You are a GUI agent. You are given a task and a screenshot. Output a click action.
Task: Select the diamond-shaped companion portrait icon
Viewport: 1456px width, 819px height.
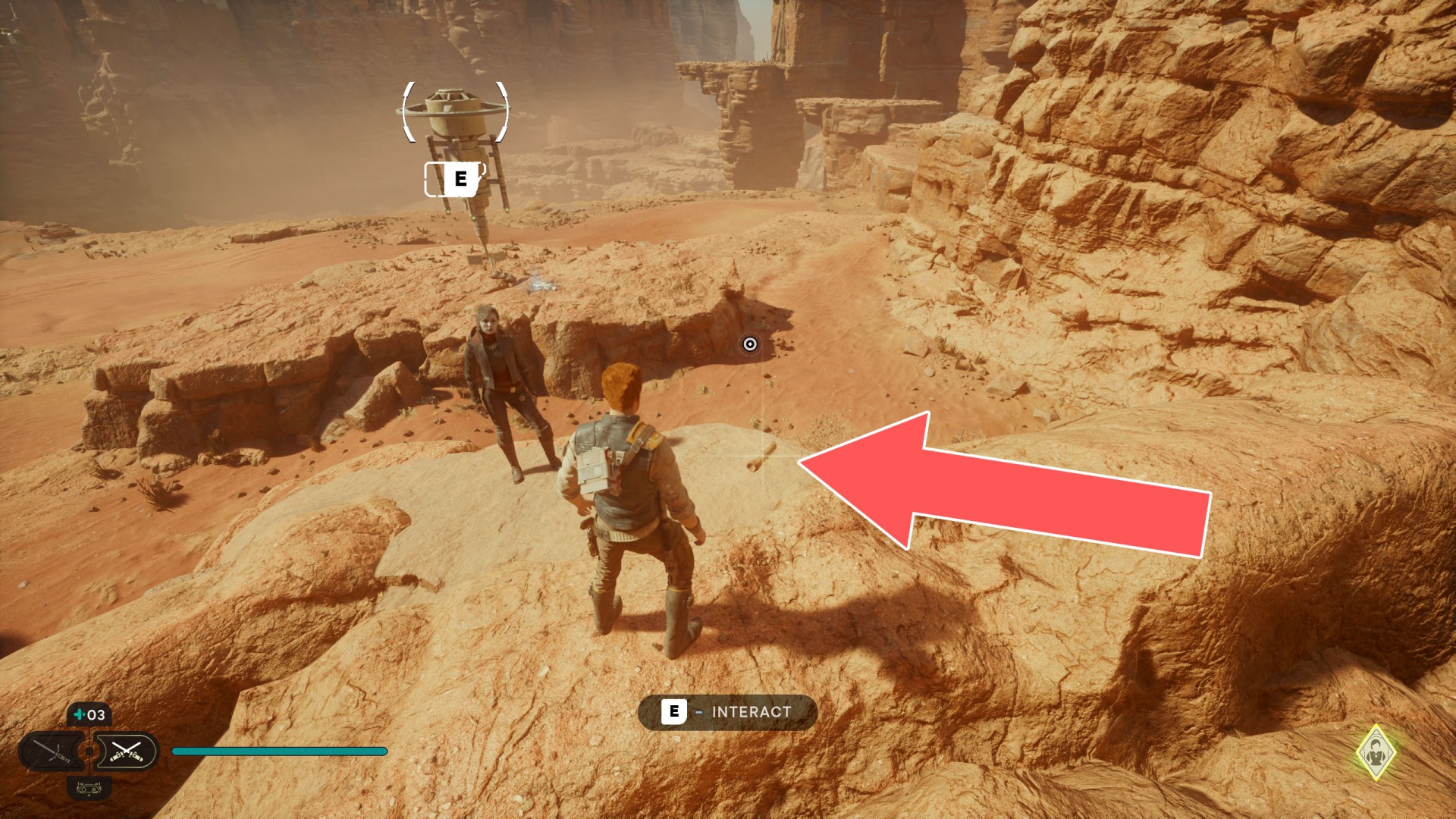click(x=1375, y=752)
